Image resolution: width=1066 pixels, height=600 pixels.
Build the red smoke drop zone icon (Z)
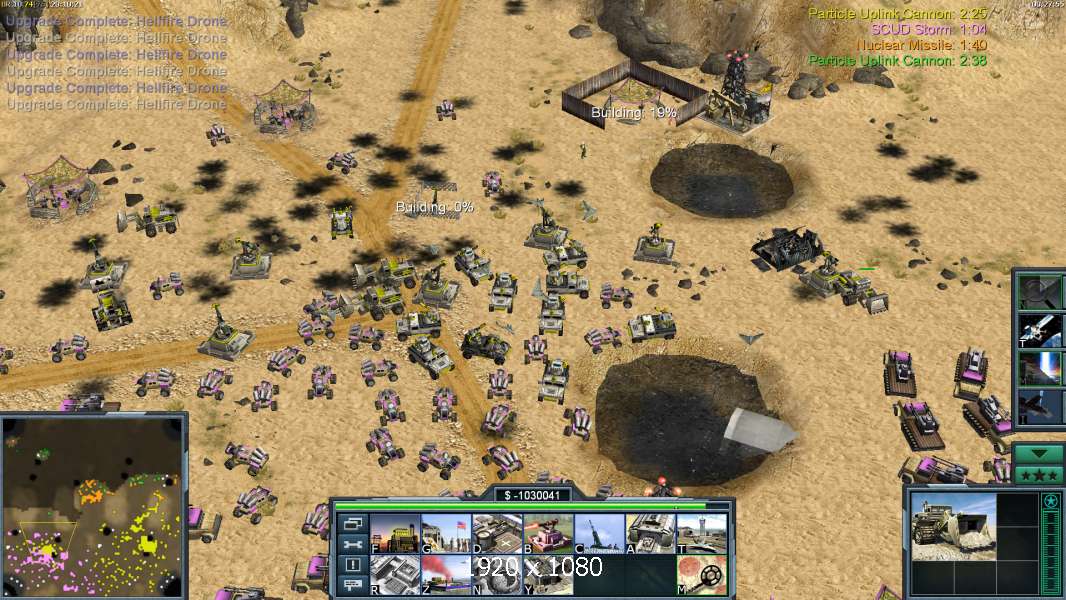point(445,575)
